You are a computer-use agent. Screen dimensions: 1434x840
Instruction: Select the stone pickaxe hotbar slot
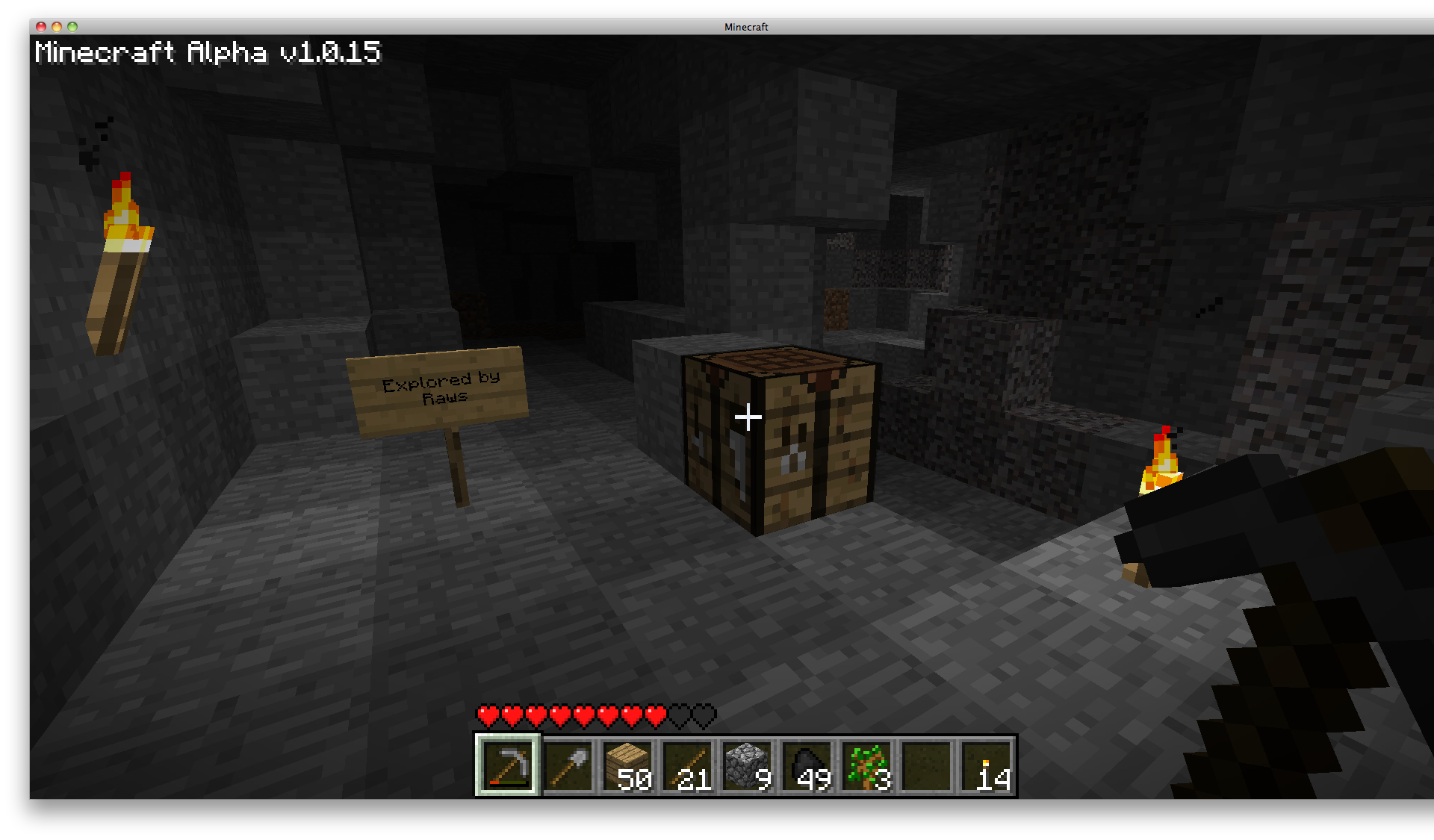pos(508,765)
